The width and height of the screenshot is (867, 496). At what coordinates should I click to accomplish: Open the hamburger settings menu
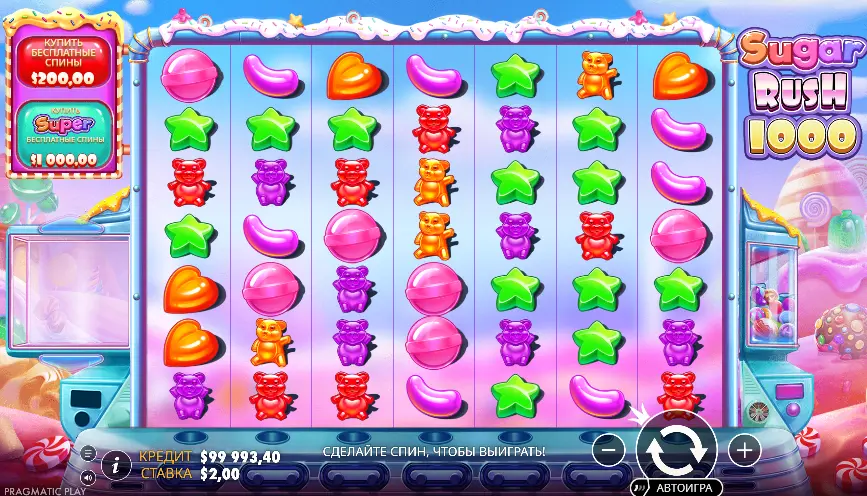tap(87, 453)
